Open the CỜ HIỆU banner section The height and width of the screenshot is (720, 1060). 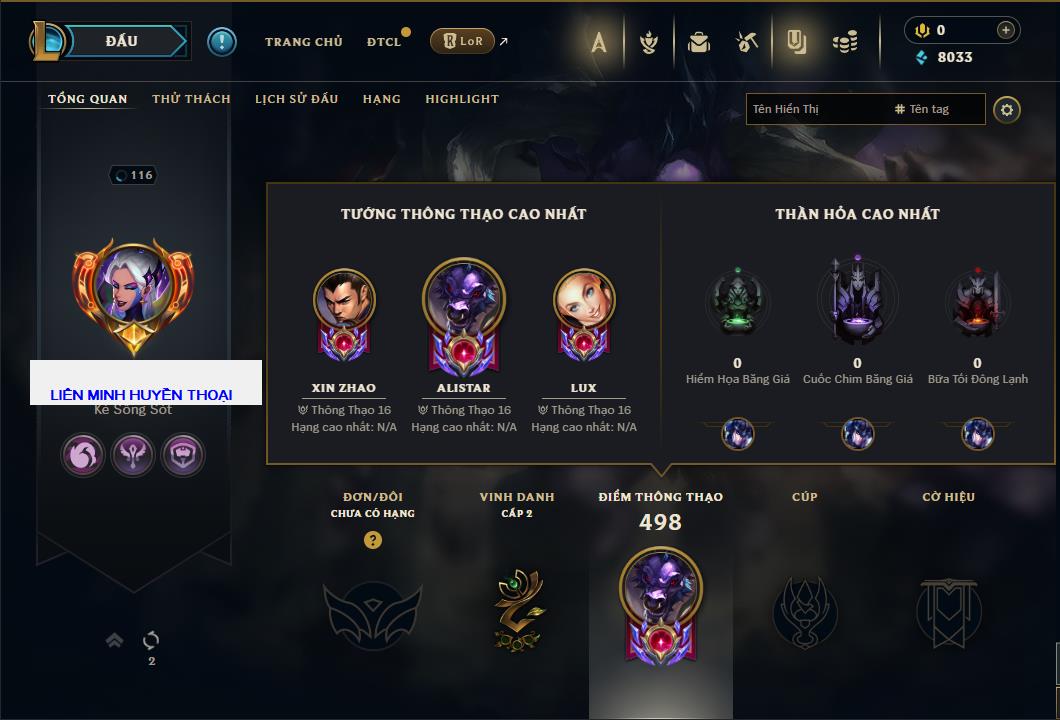coord(948,610)
